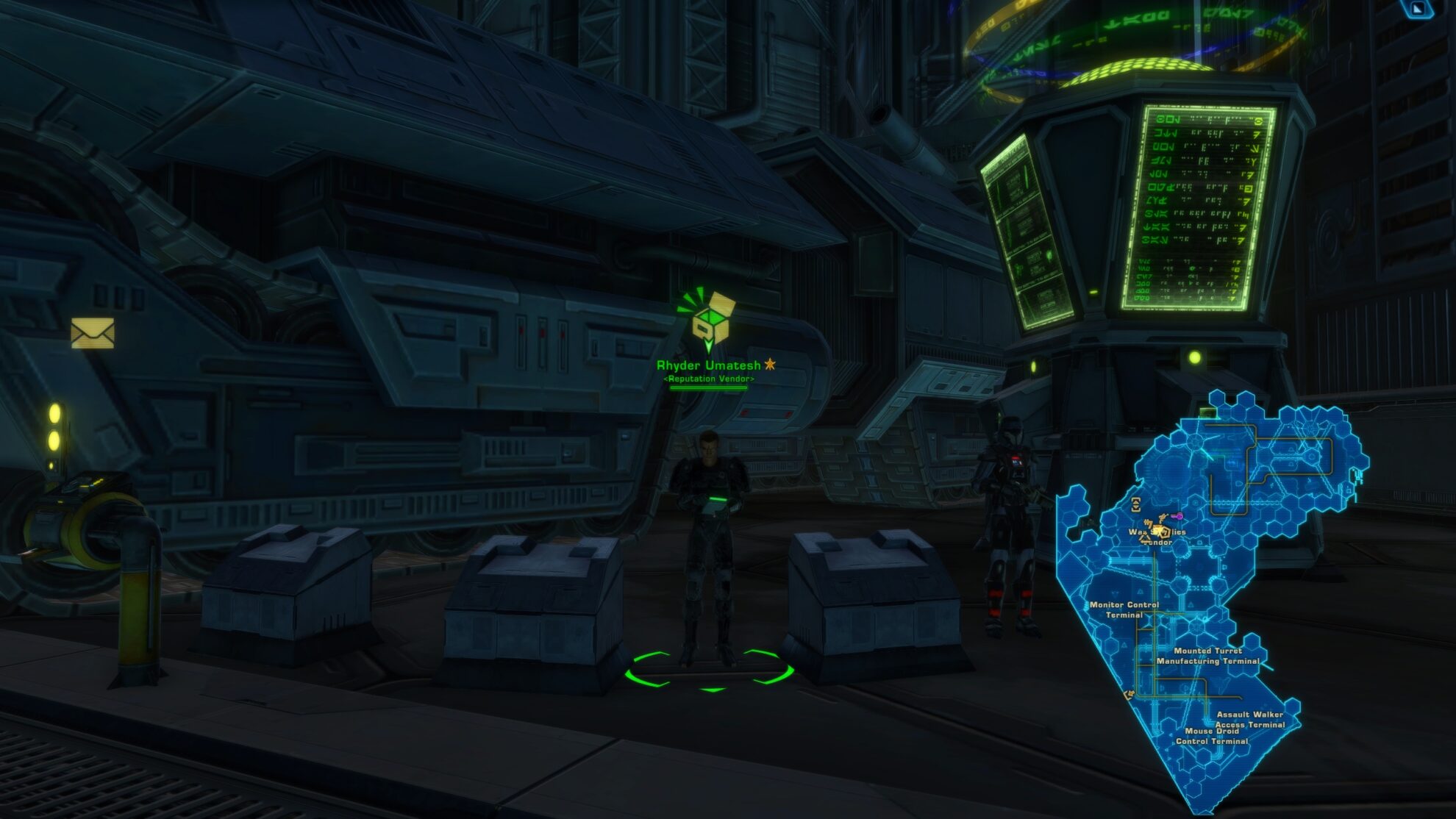Click the Monitor Control Terminal map label
1456x819 pixels.
(1125, 611)
